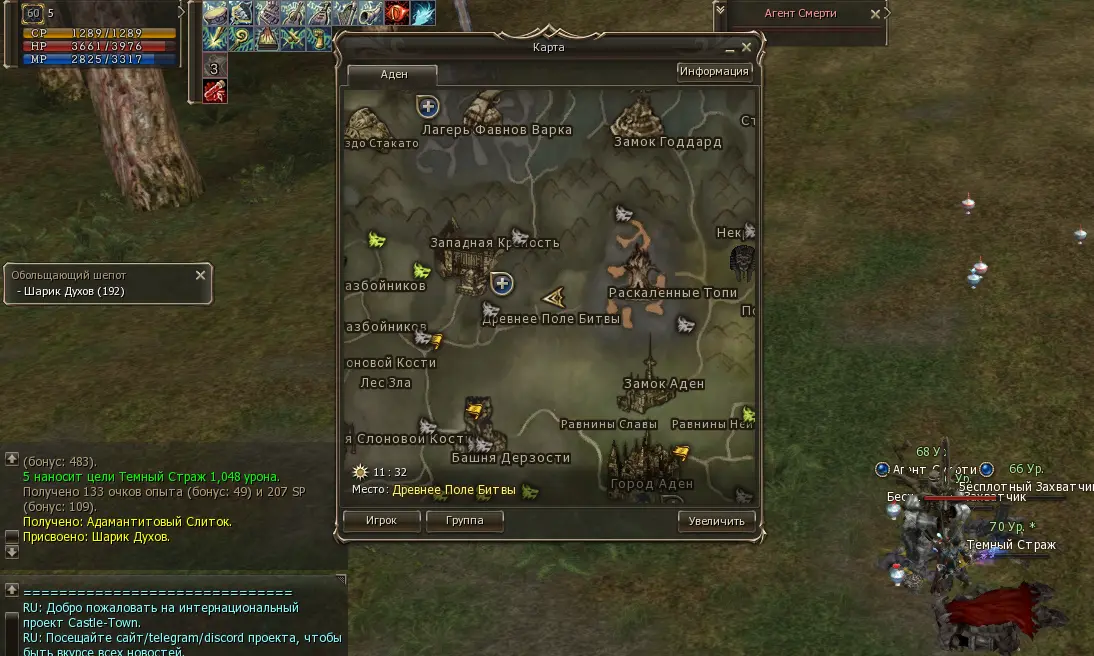Activate the crossed swords skill icon

(293, 39)
